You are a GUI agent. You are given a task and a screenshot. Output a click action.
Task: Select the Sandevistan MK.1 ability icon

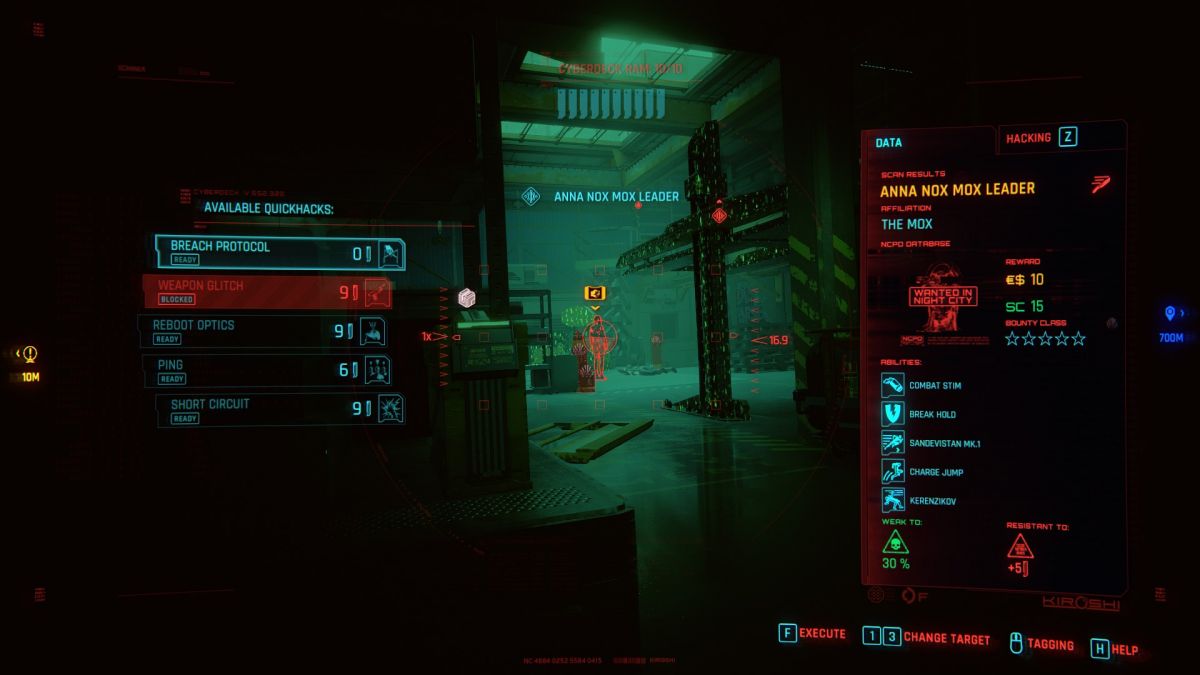(x=892, y=443)
